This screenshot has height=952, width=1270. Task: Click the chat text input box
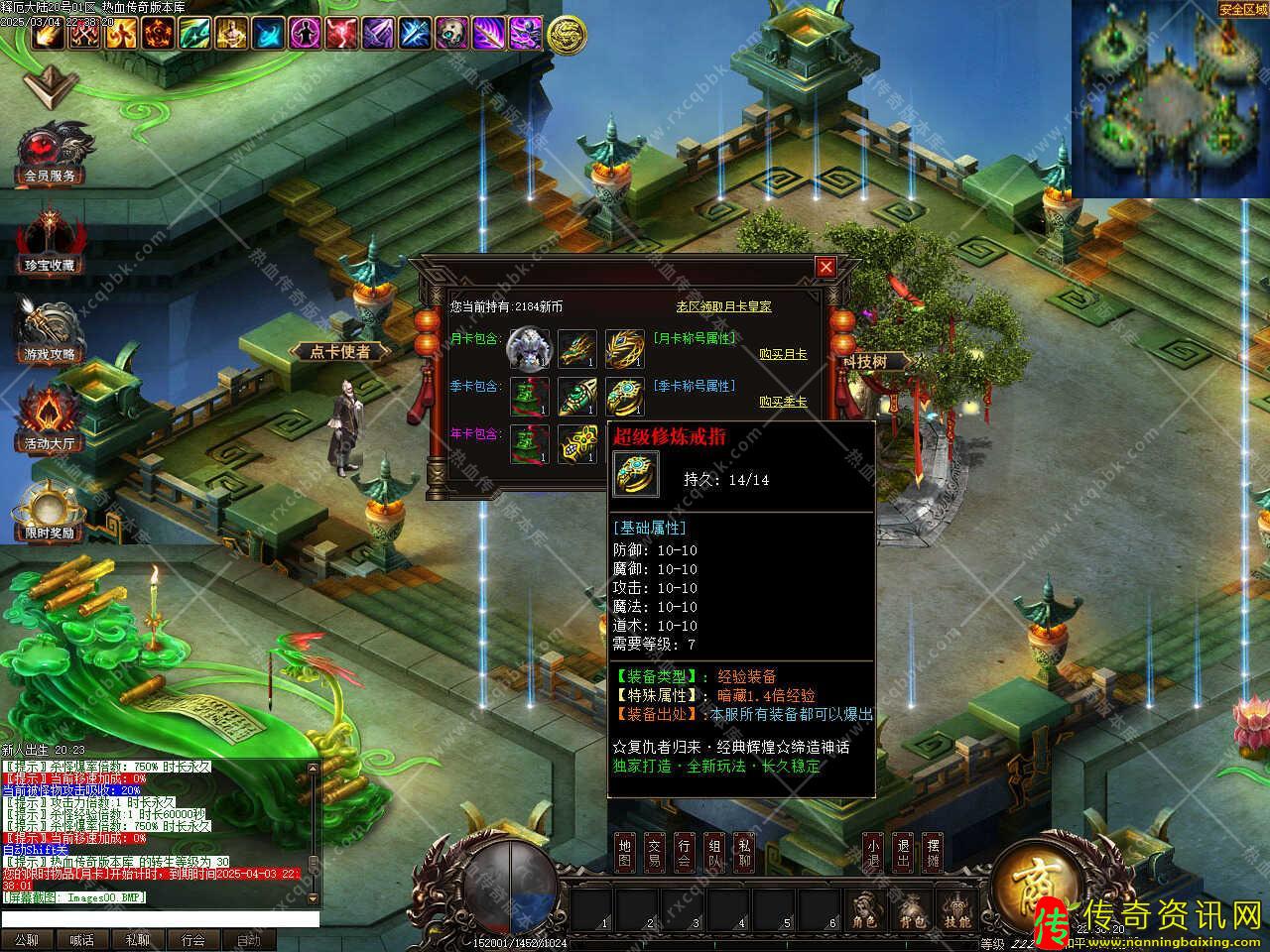[x=159, y=919]
